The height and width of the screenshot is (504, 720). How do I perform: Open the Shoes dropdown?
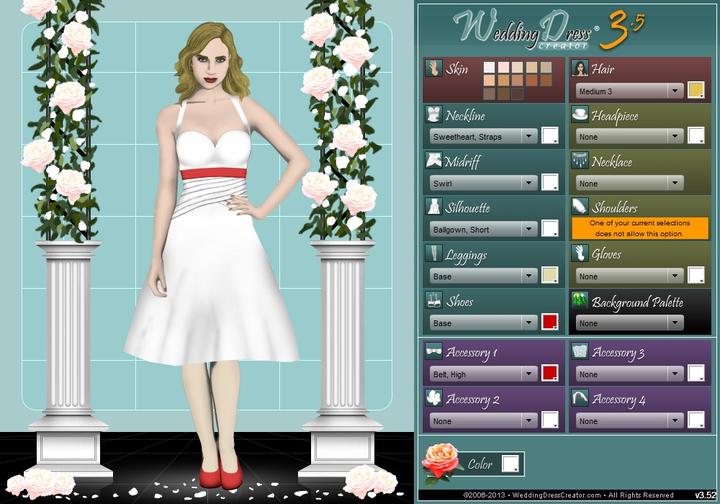coord(482,322)
